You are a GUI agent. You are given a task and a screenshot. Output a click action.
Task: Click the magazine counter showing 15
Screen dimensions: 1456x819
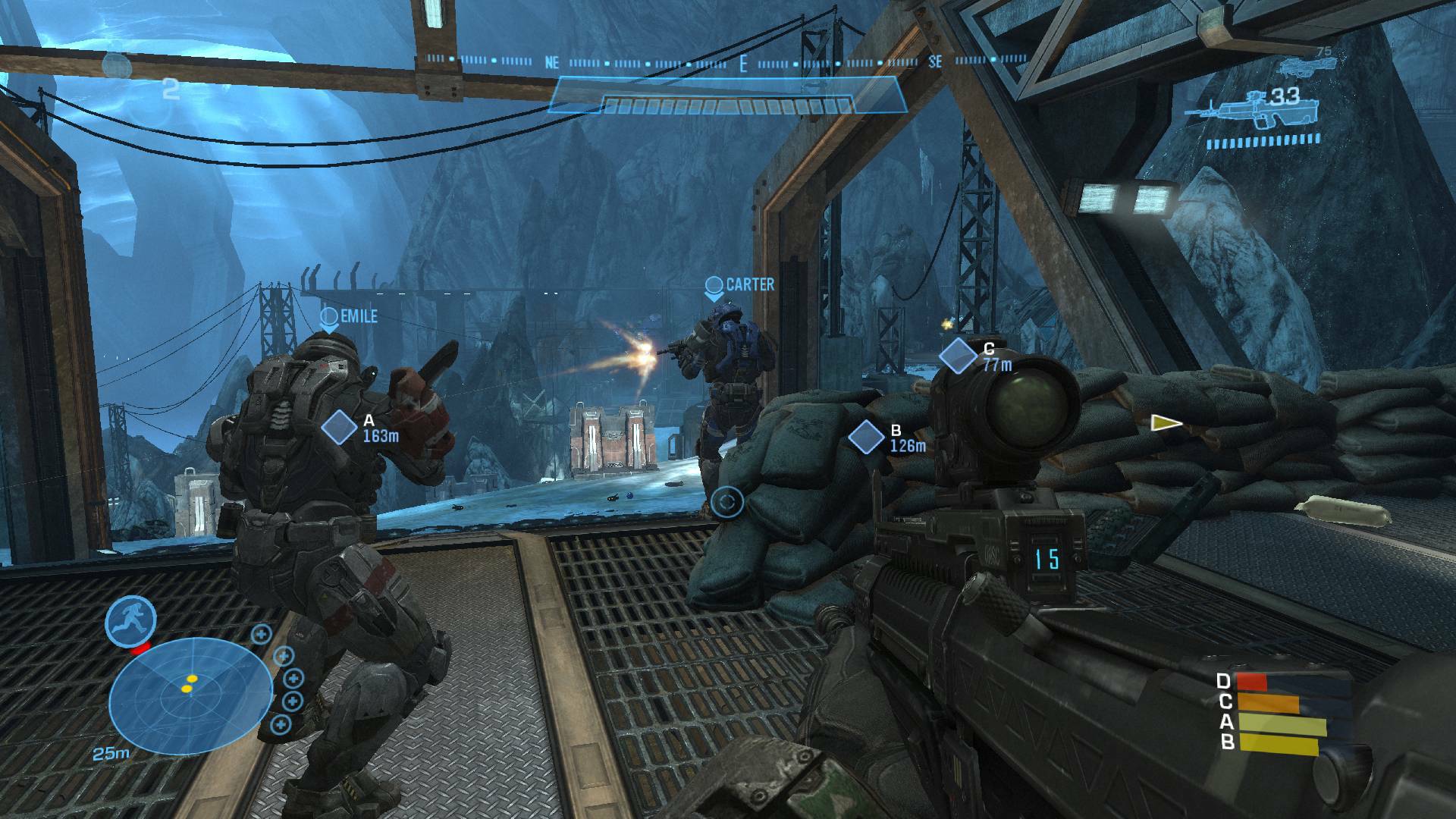pos(1046,559)
